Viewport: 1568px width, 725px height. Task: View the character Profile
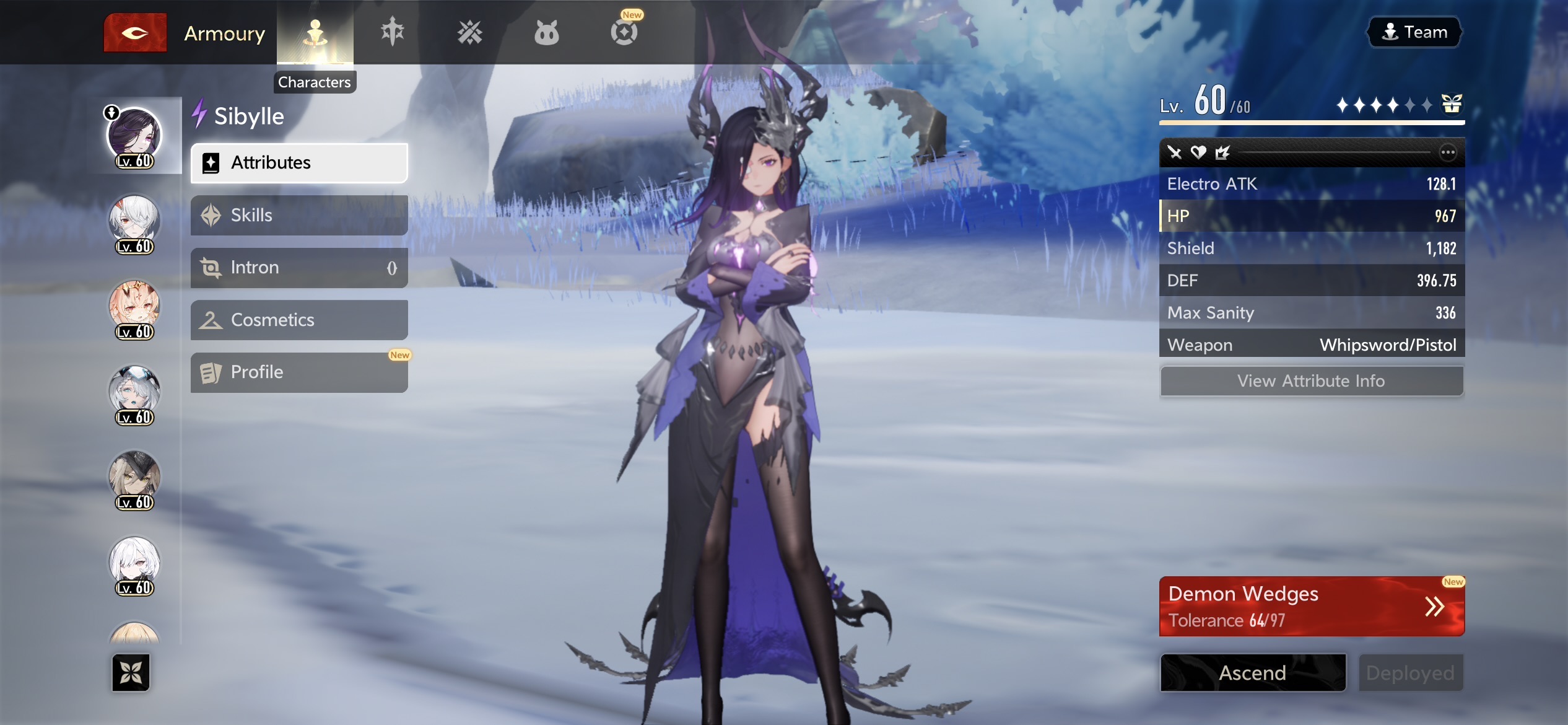(299, 372)
